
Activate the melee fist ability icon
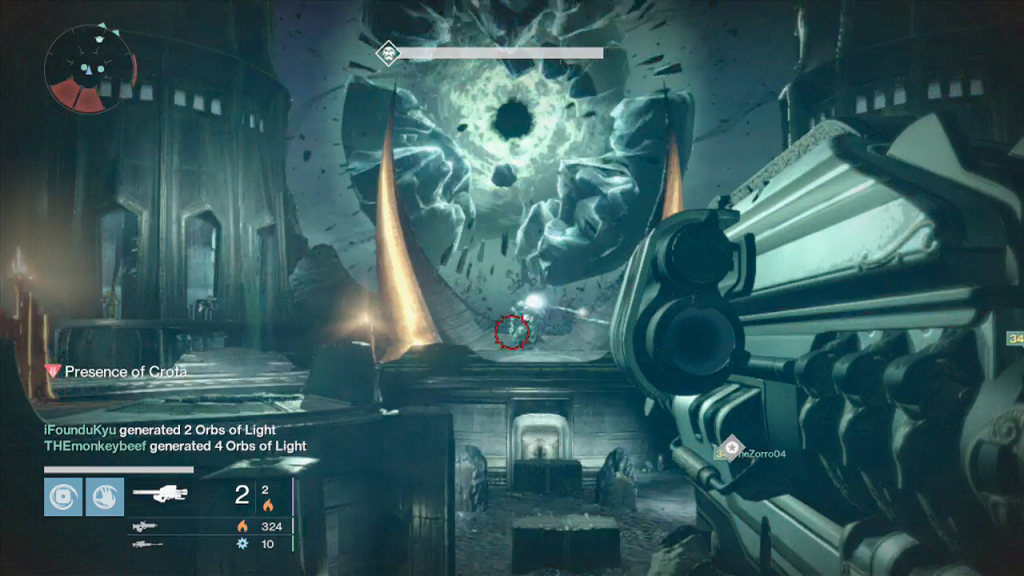(x=104, y=496)
